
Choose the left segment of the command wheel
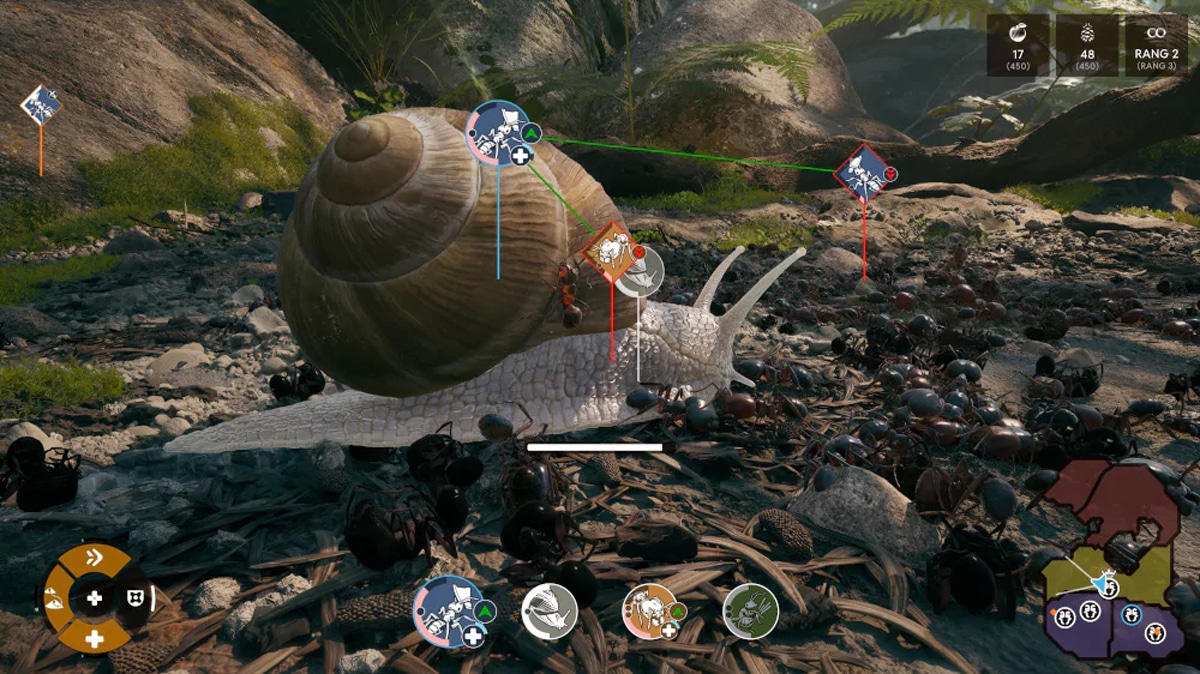point(55,598)
